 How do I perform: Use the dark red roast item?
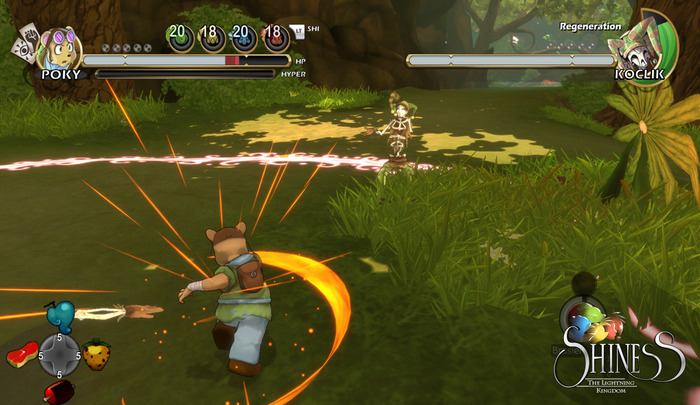click(58, 393)
